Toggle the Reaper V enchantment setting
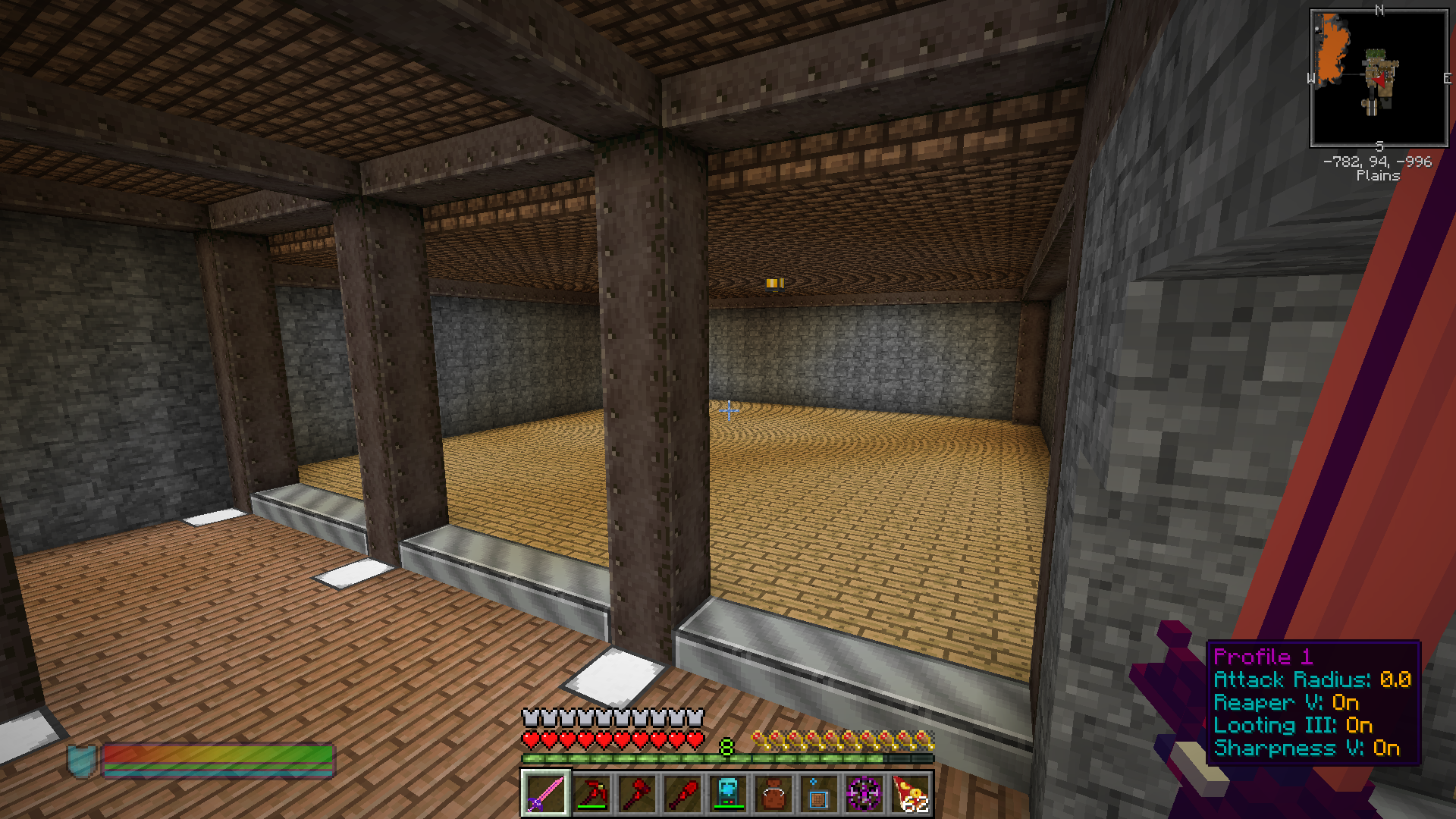Viewport: 1456px width, 819px height. click(1286, 702)
